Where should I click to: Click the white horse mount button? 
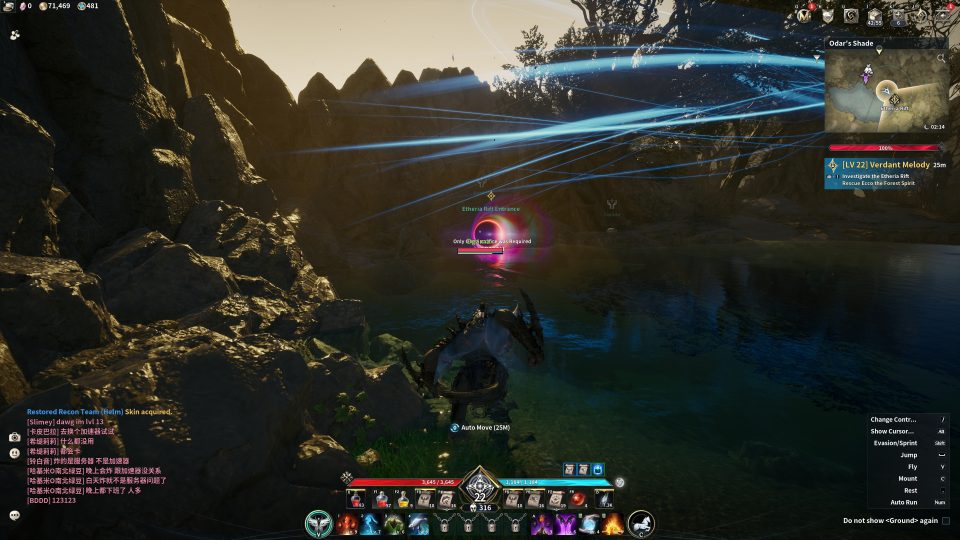[641, 523]
